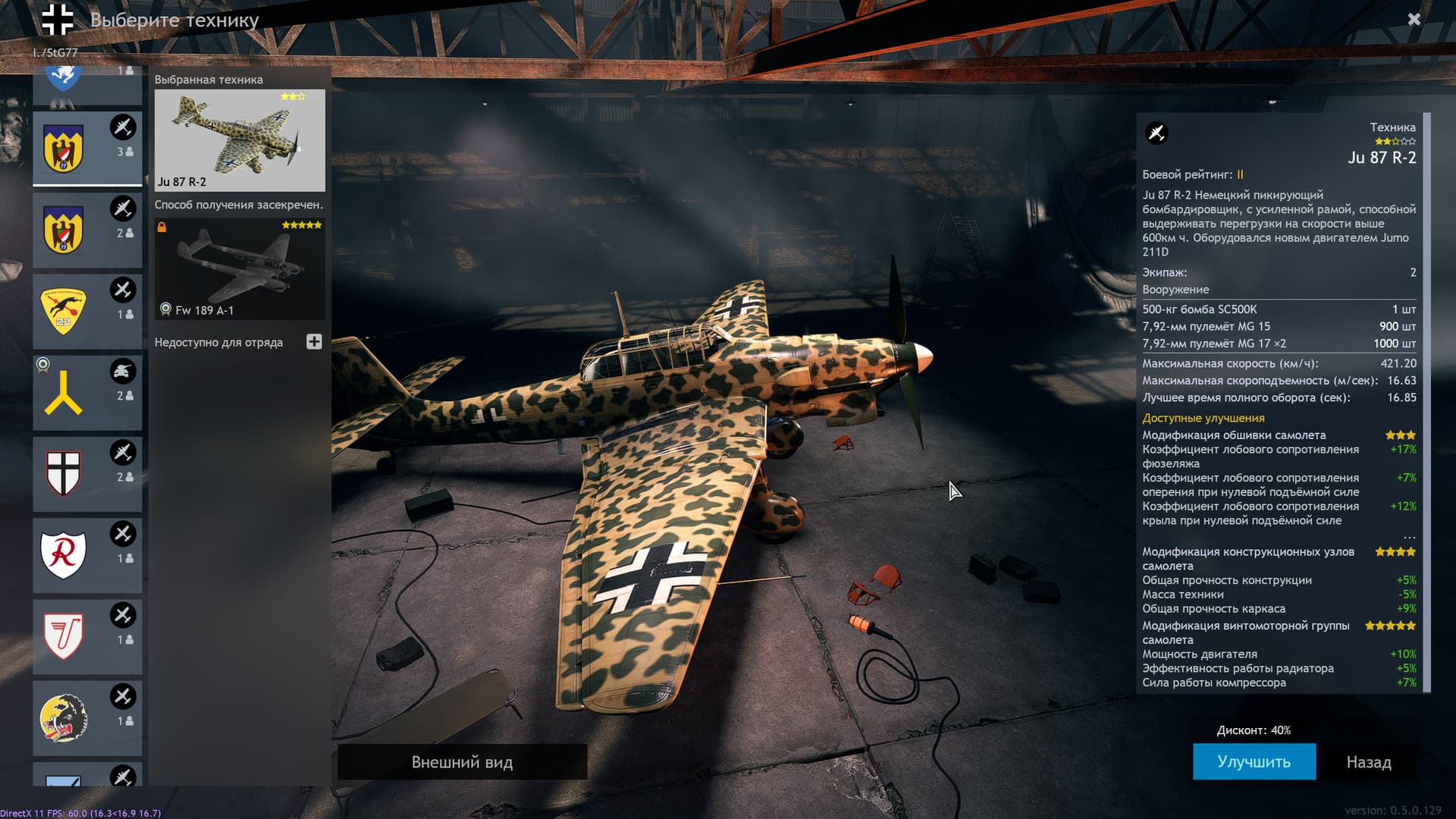This screenshot has width=1456, height=819.
Task: Select the top yellow-blue crest squad with 3 members
Action: click(87, 149)
